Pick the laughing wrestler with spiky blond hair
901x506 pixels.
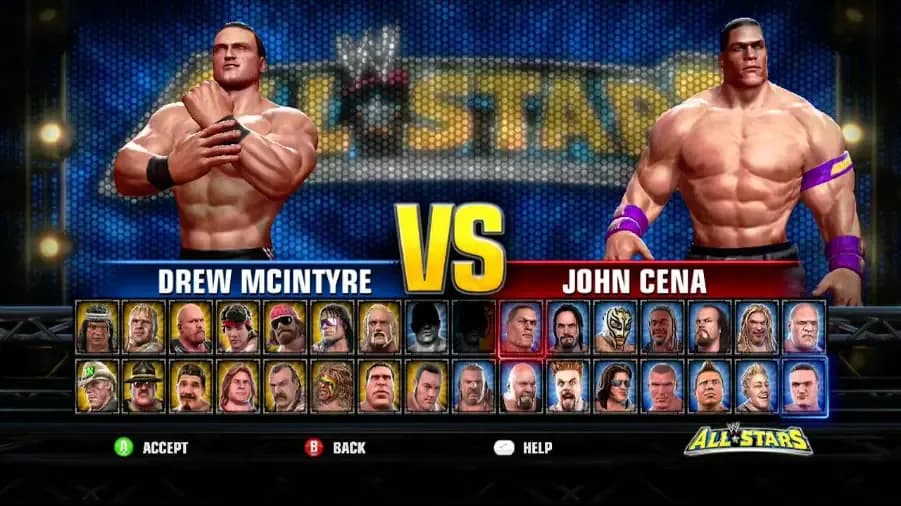pos(757,386)
